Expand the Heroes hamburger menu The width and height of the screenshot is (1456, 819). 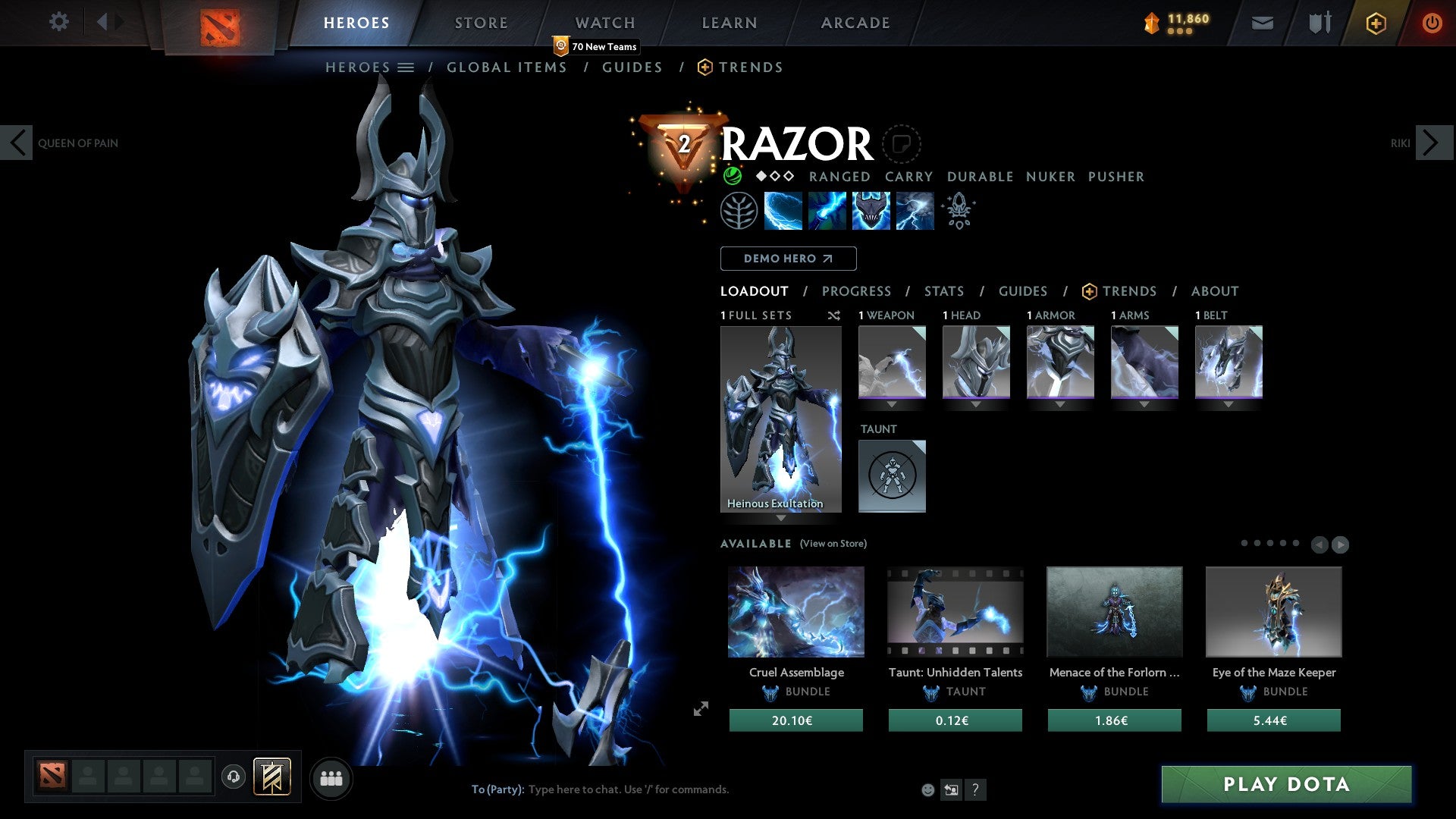click(407, 67)
